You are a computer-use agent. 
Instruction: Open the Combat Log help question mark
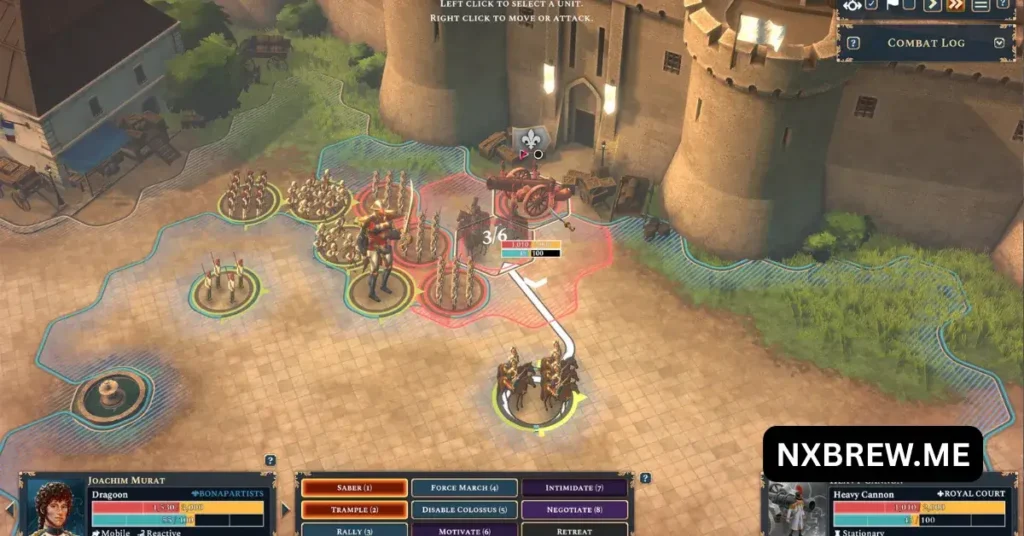[855, 43]
